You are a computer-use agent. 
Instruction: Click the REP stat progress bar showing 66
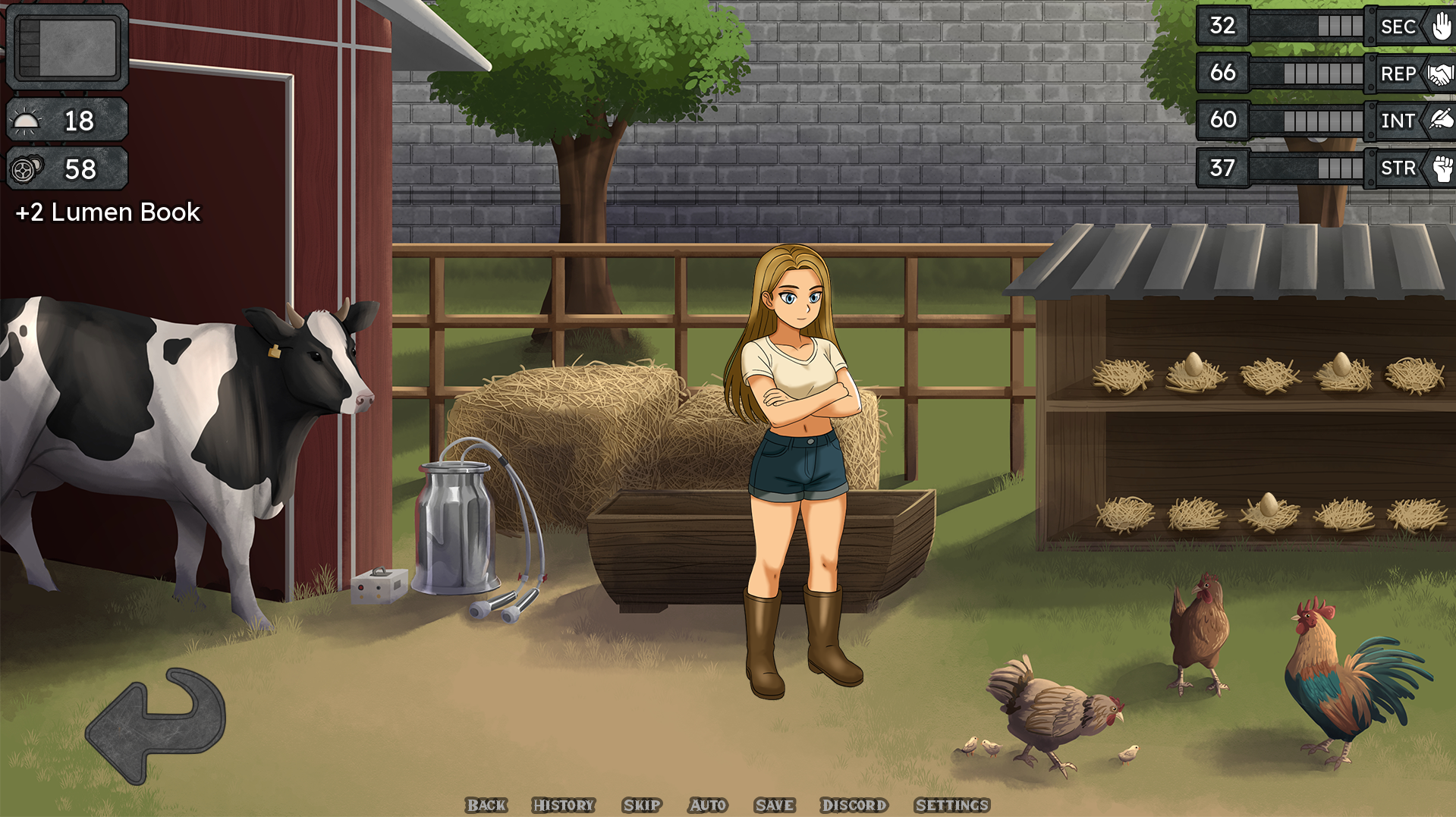pyautogui.click(x=1320, y=74)
